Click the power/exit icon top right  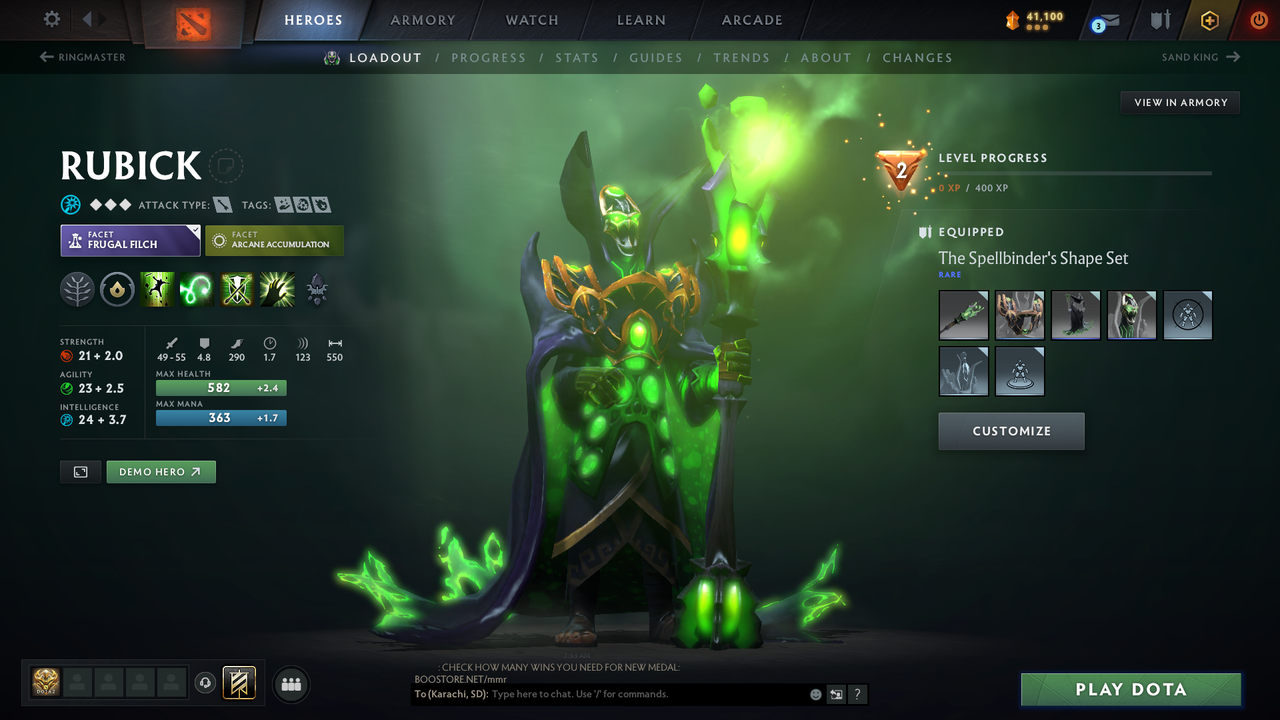point(1258,19)
